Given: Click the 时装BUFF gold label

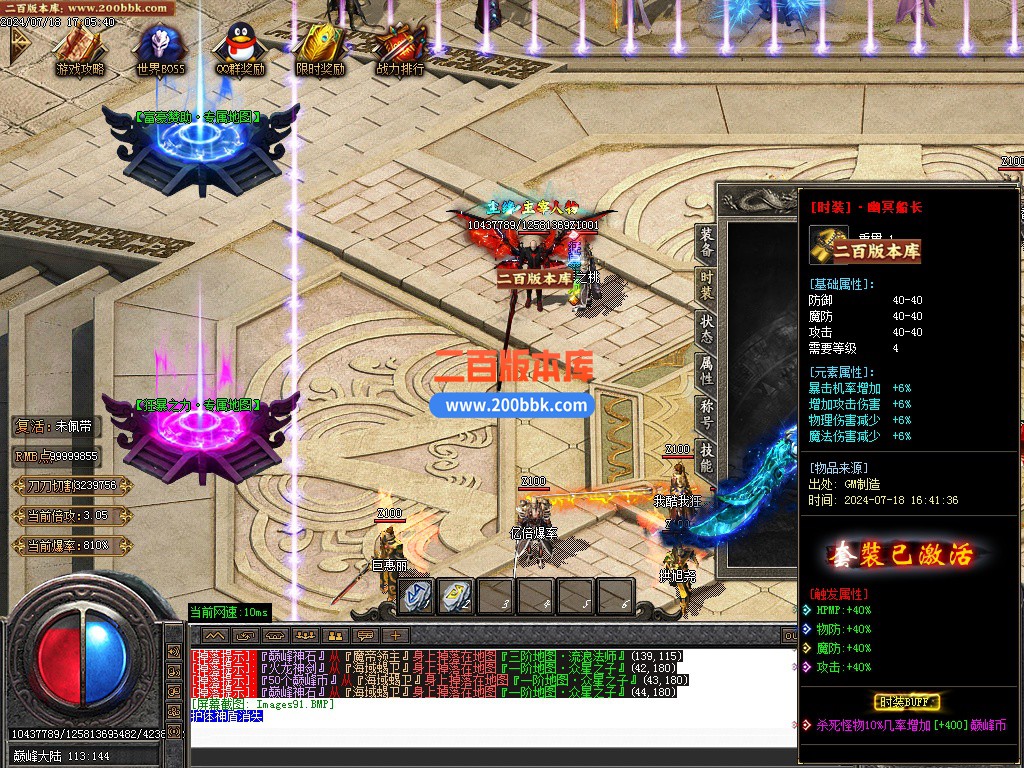Looking at the screenshot, I should click(906, 702).
